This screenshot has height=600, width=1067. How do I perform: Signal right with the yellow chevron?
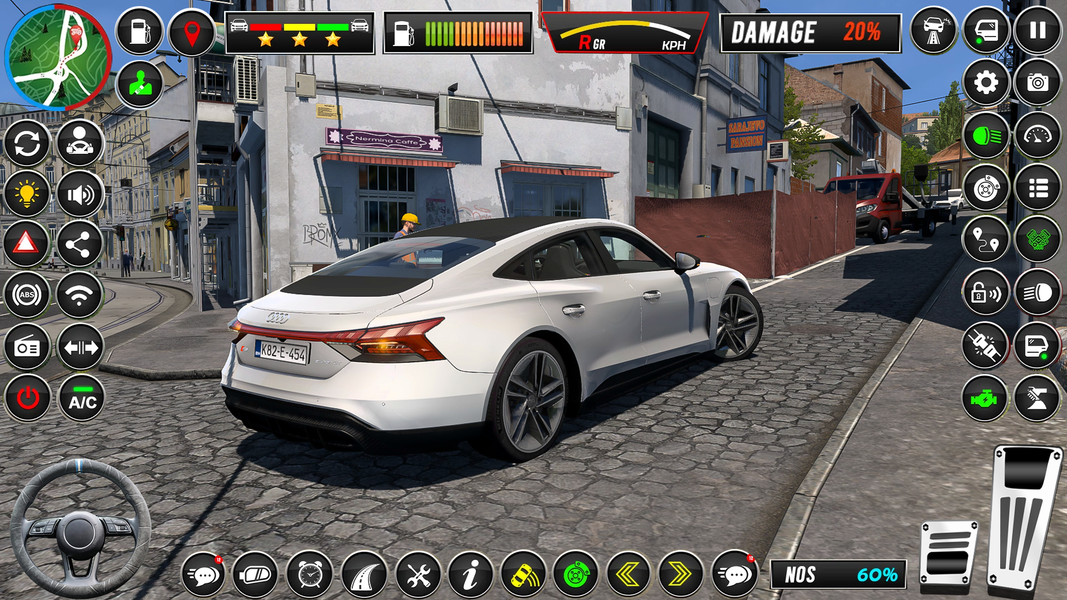pyautogui.click(x=681, y=574)
